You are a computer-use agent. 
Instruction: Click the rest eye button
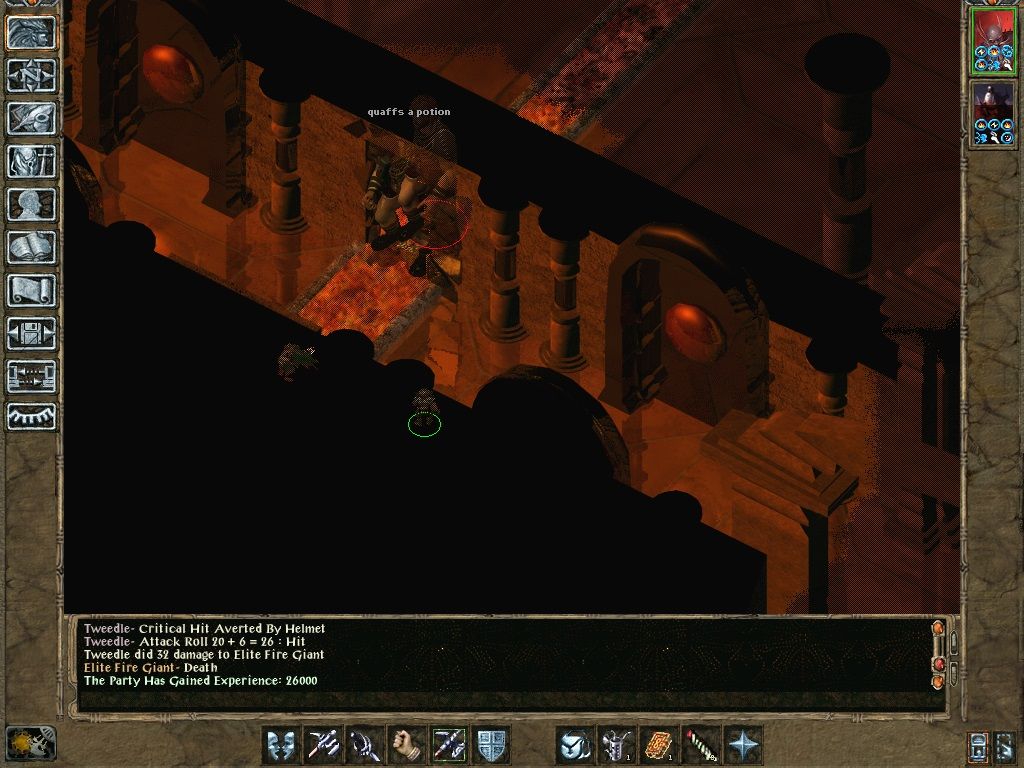pos(31,416)
